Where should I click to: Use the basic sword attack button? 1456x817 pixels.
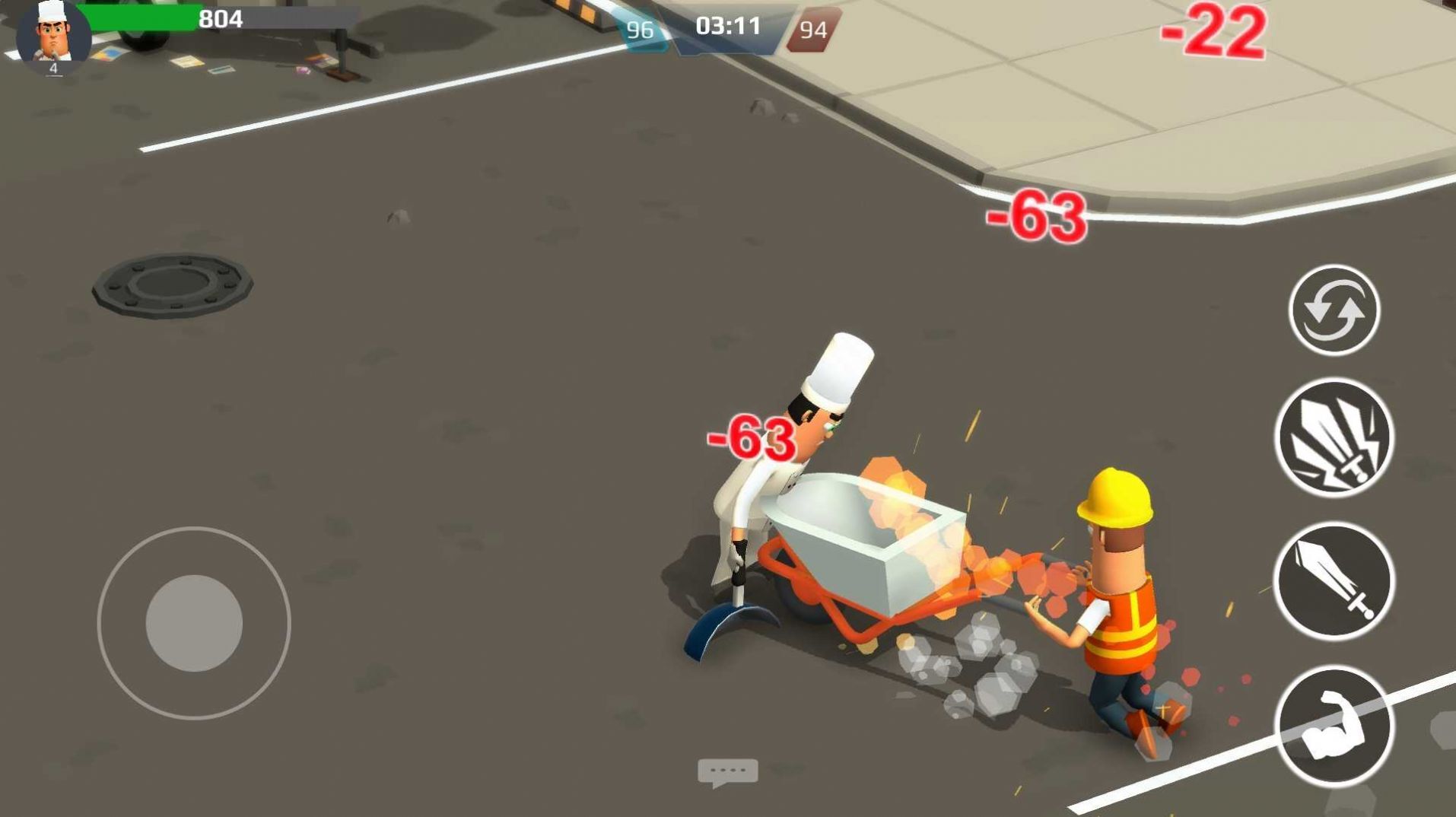pos(1334,580)
